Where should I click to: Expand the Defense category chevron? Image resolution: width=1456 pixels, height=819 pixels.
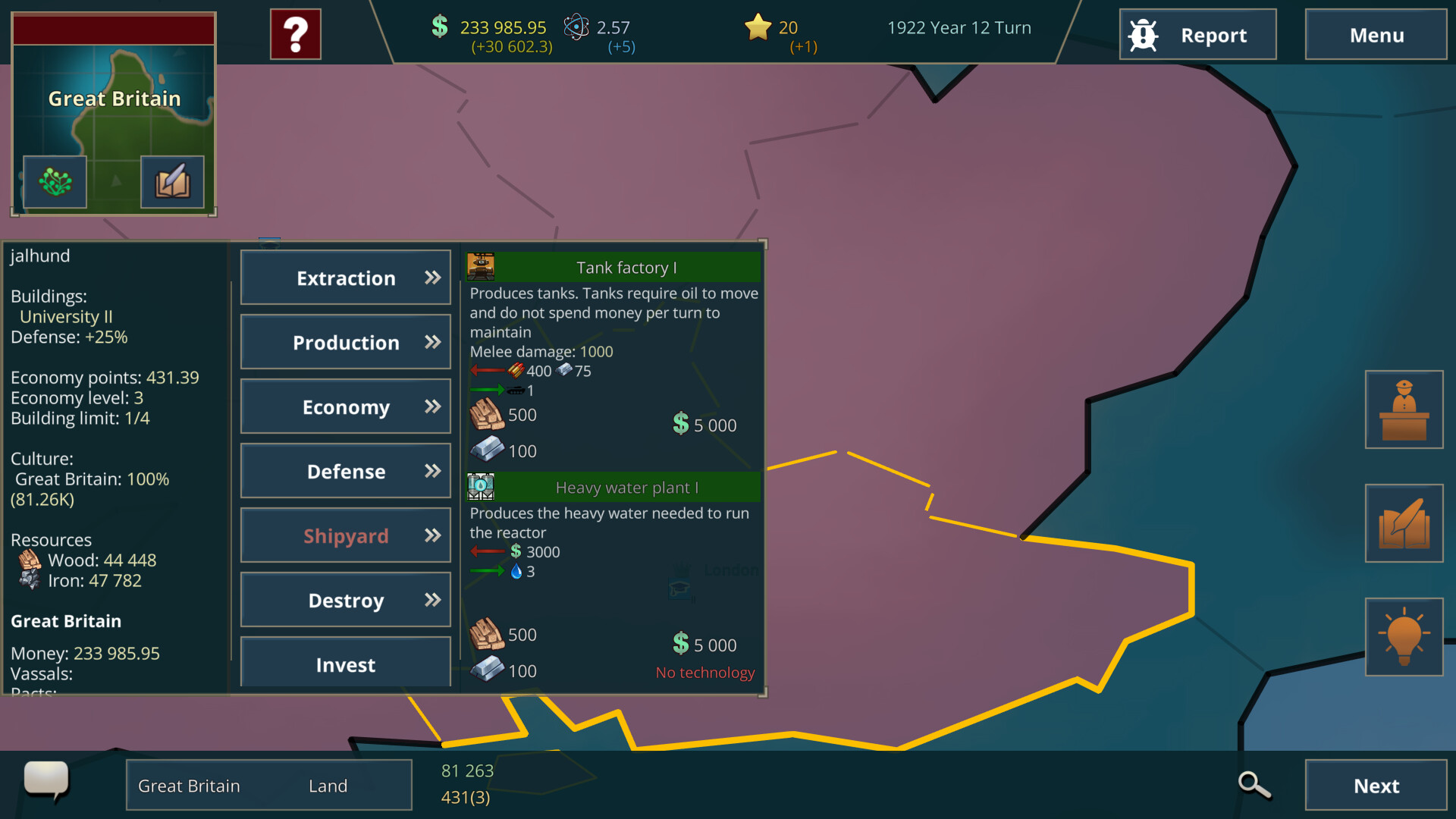point(431,471)
